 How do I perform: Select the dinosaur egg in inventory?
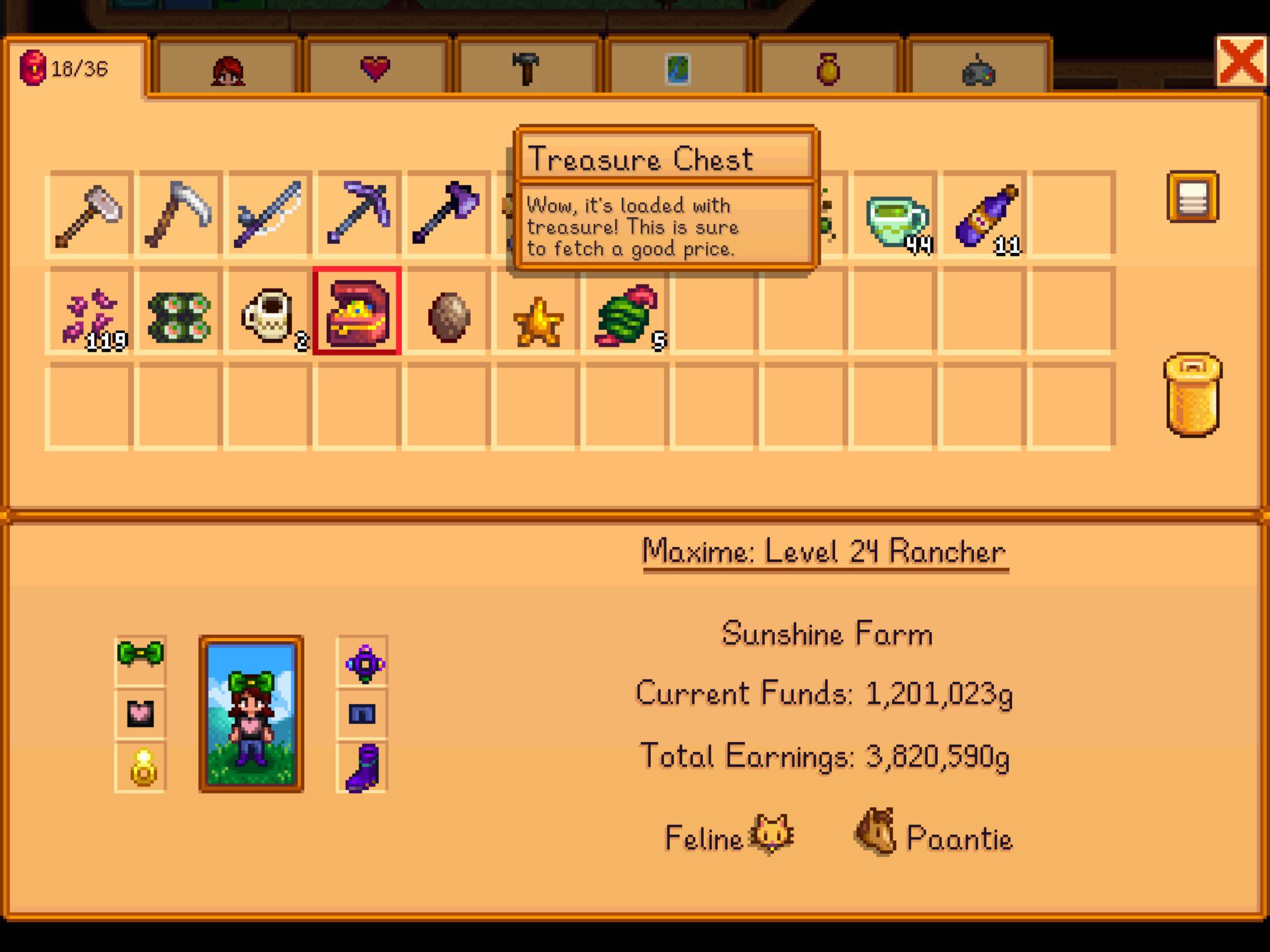(x=449, y=317)
